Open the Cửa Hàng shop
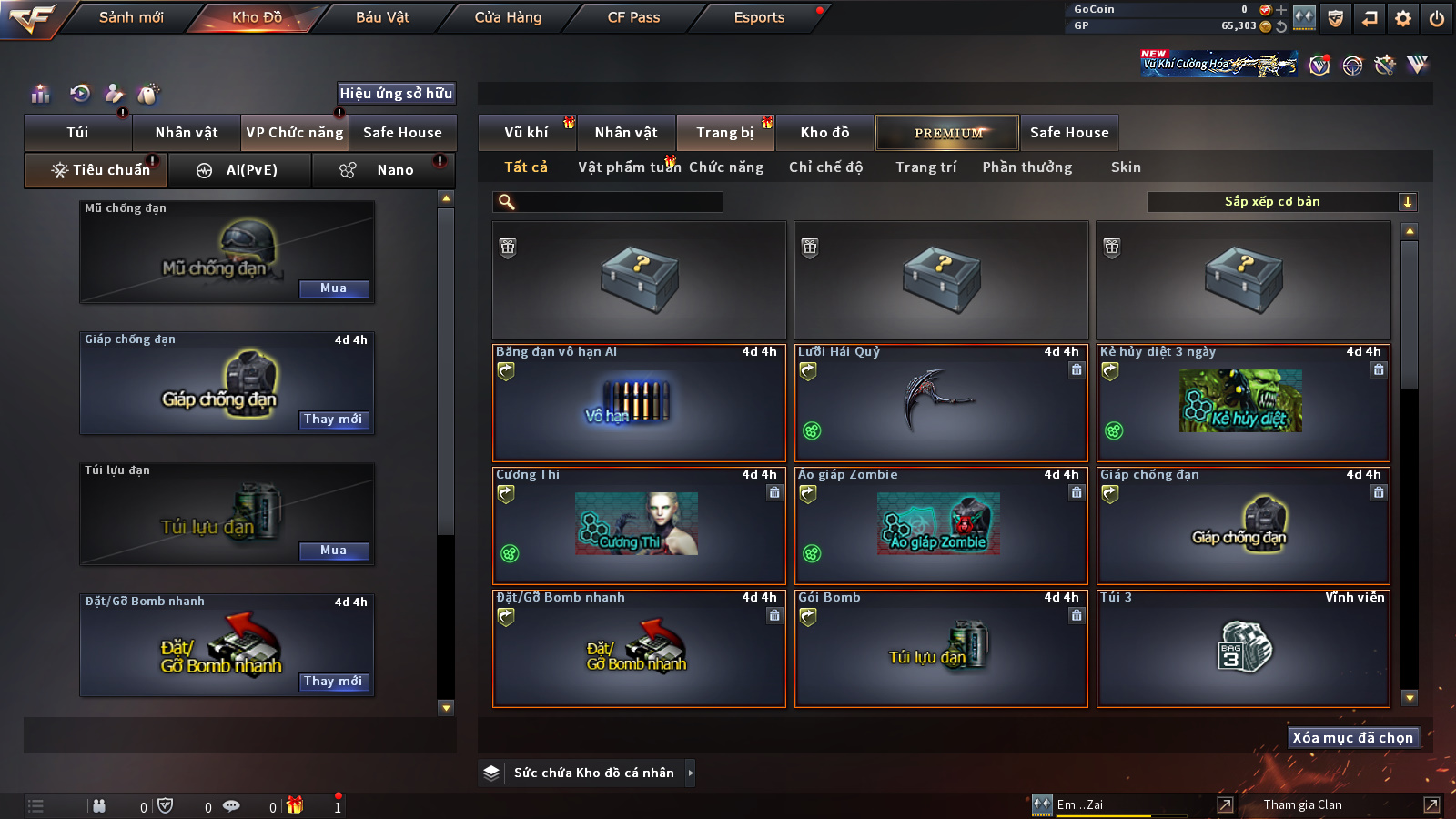The height and width of the screenshot is (819, 1456). point(508,17)
